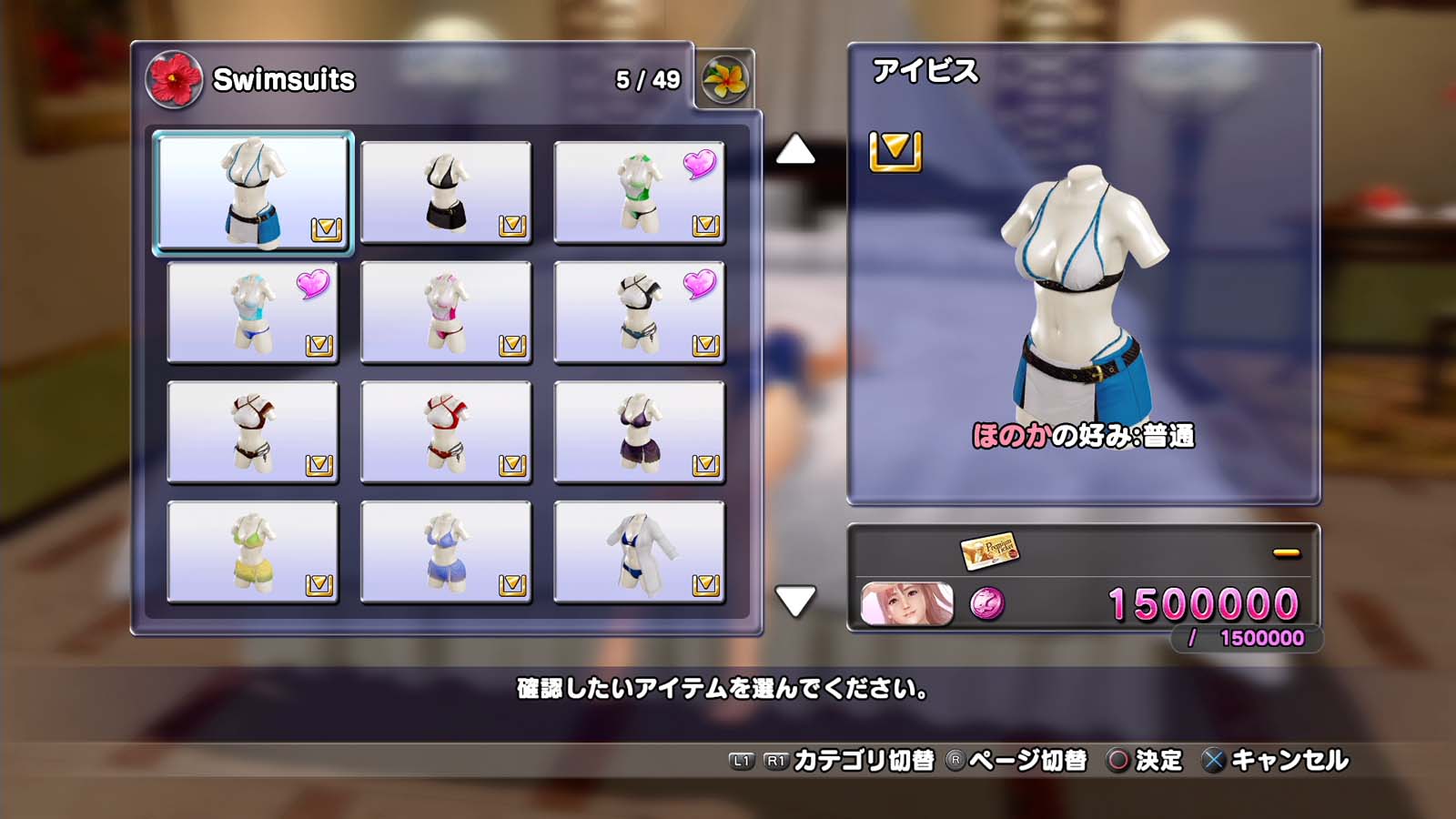Go to the previous page with up arrow
1456x819 pixels.
[795, 150]
